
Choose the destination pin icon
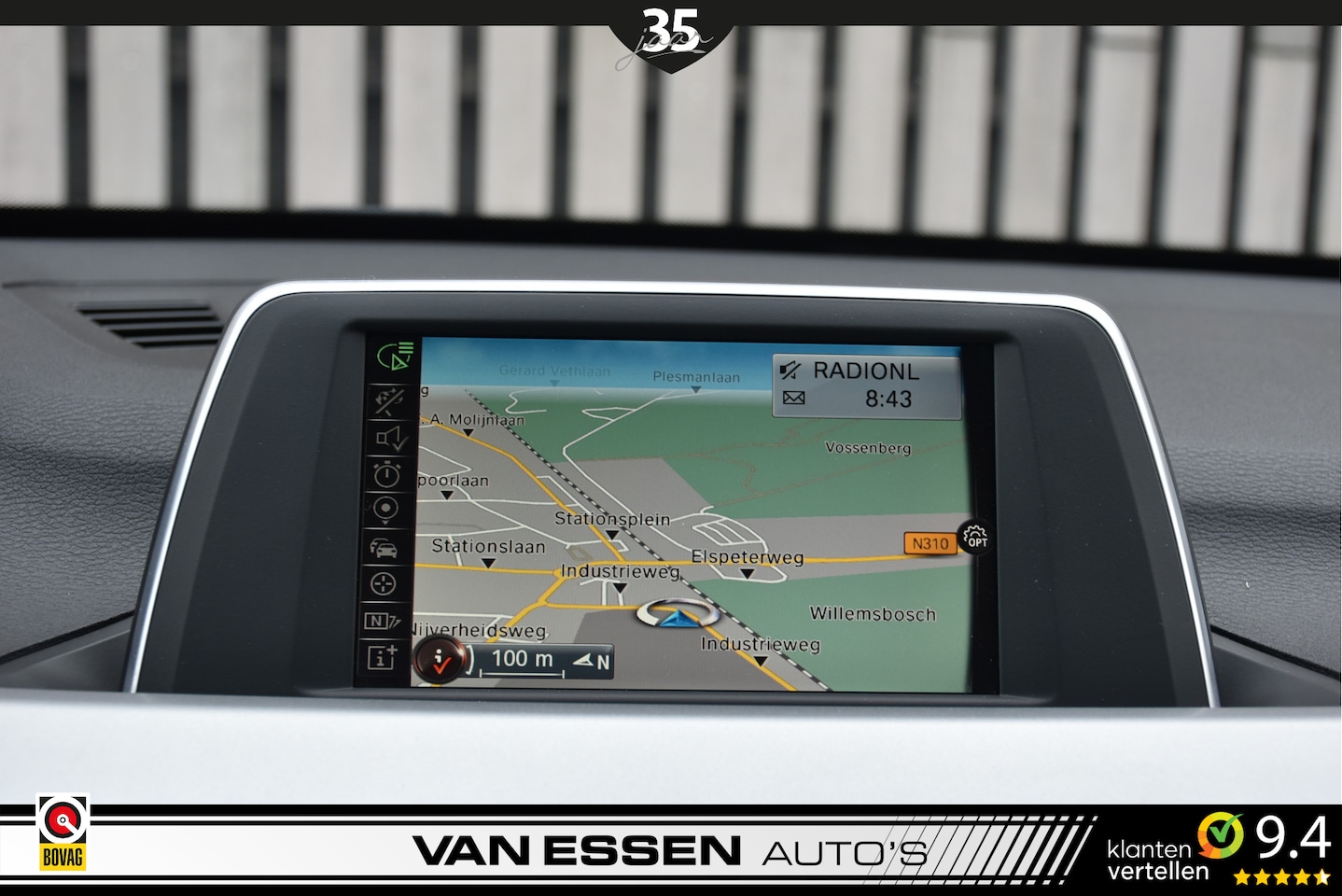(385, 509)
